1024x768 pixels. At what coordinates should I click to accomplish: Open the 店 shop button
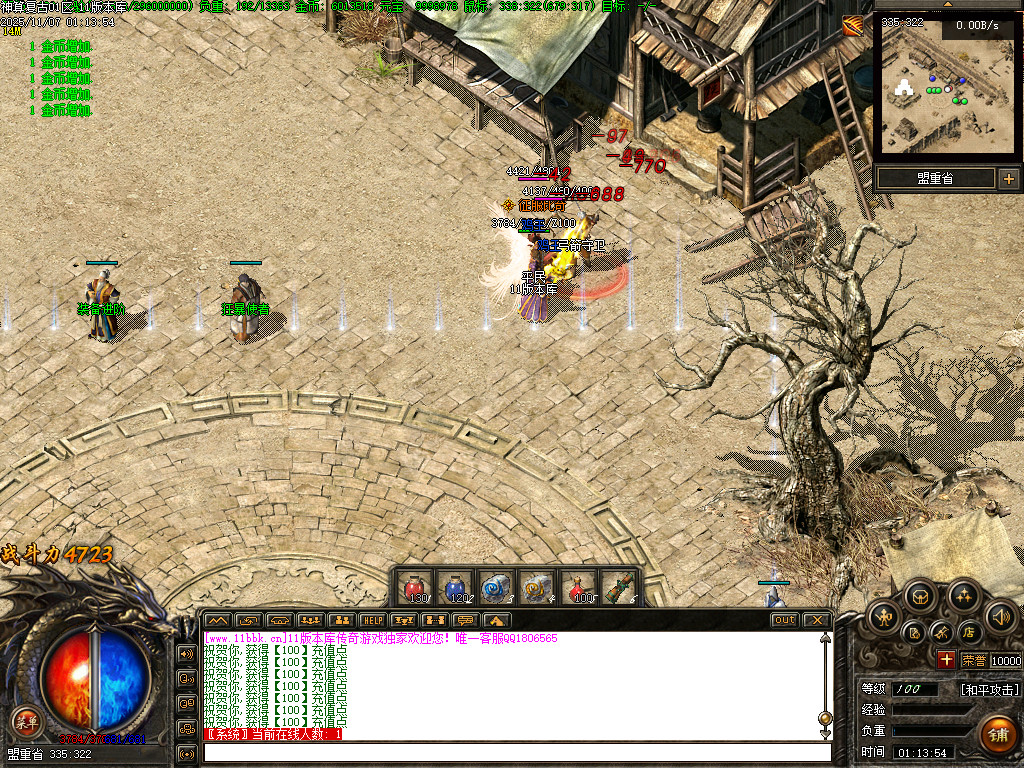(968, 632)
